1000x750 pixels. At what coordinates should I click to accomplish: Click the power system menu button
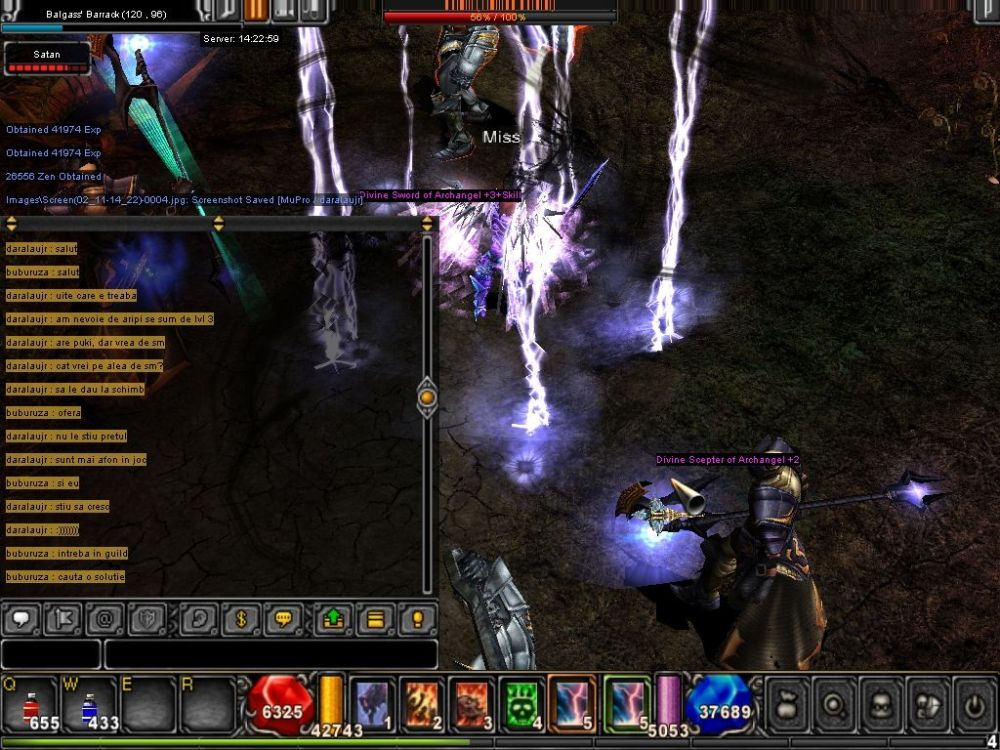coord(974,704)
